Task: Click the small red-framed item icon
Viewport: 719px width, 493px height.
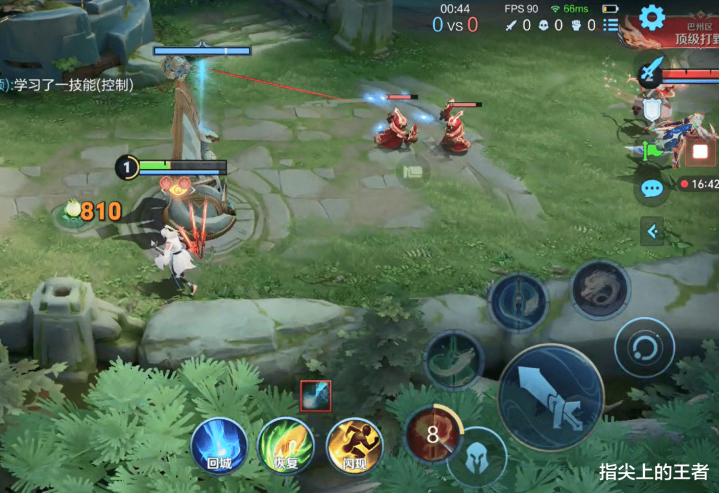Action: [316, 396]
